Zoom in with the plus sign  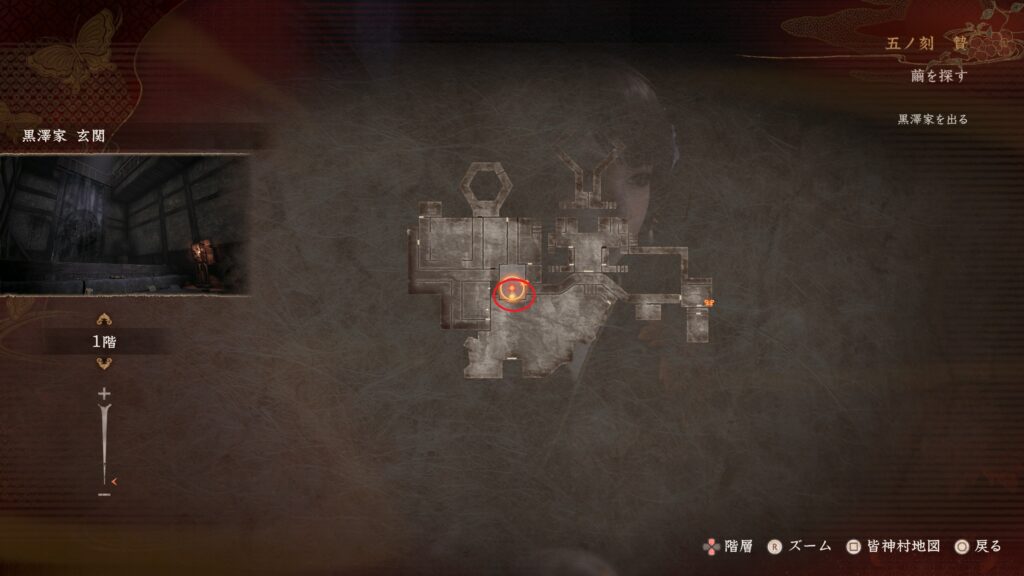coord(103,394)
